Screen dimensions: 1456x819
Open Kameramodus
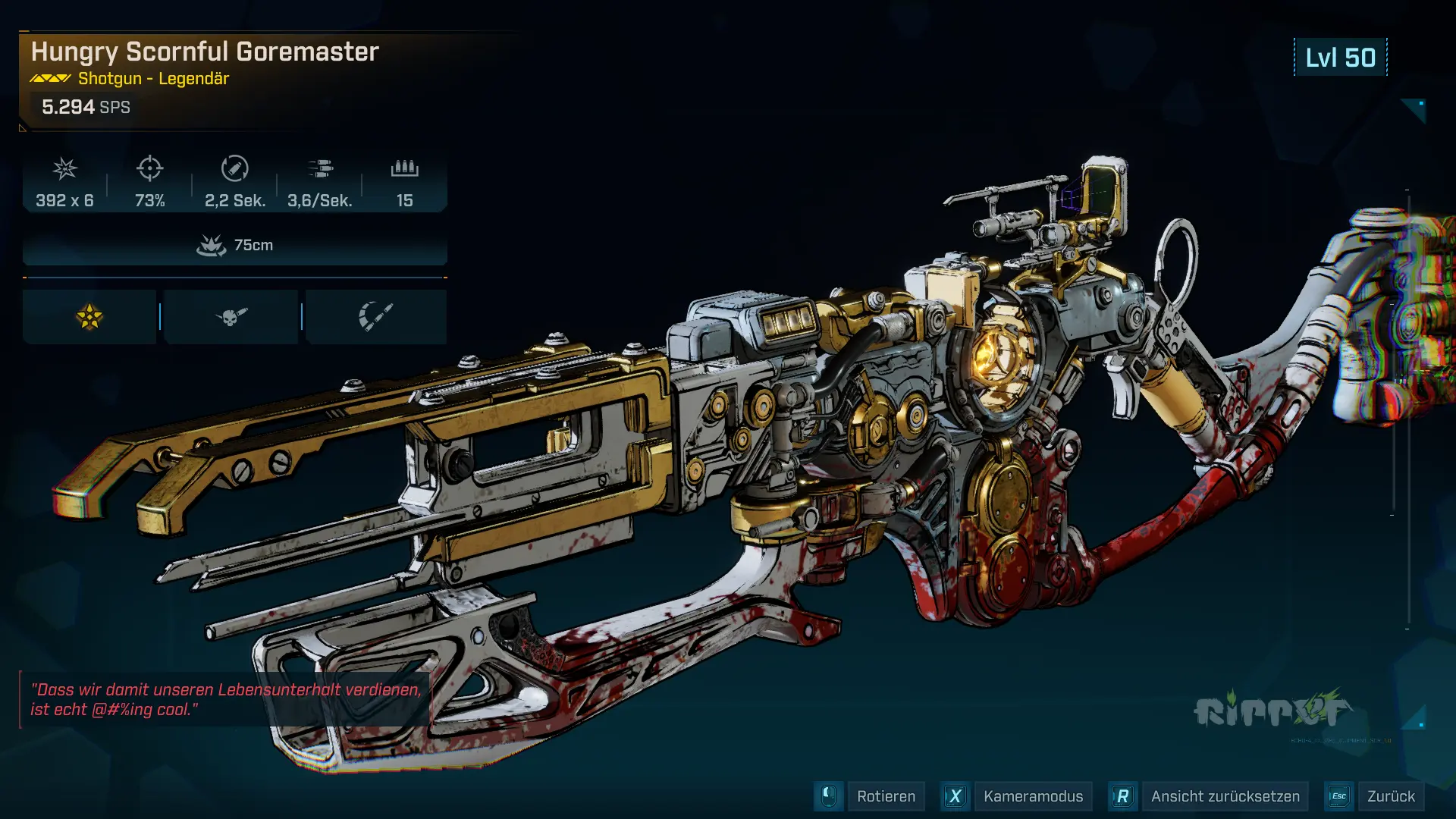(1032, 796)
